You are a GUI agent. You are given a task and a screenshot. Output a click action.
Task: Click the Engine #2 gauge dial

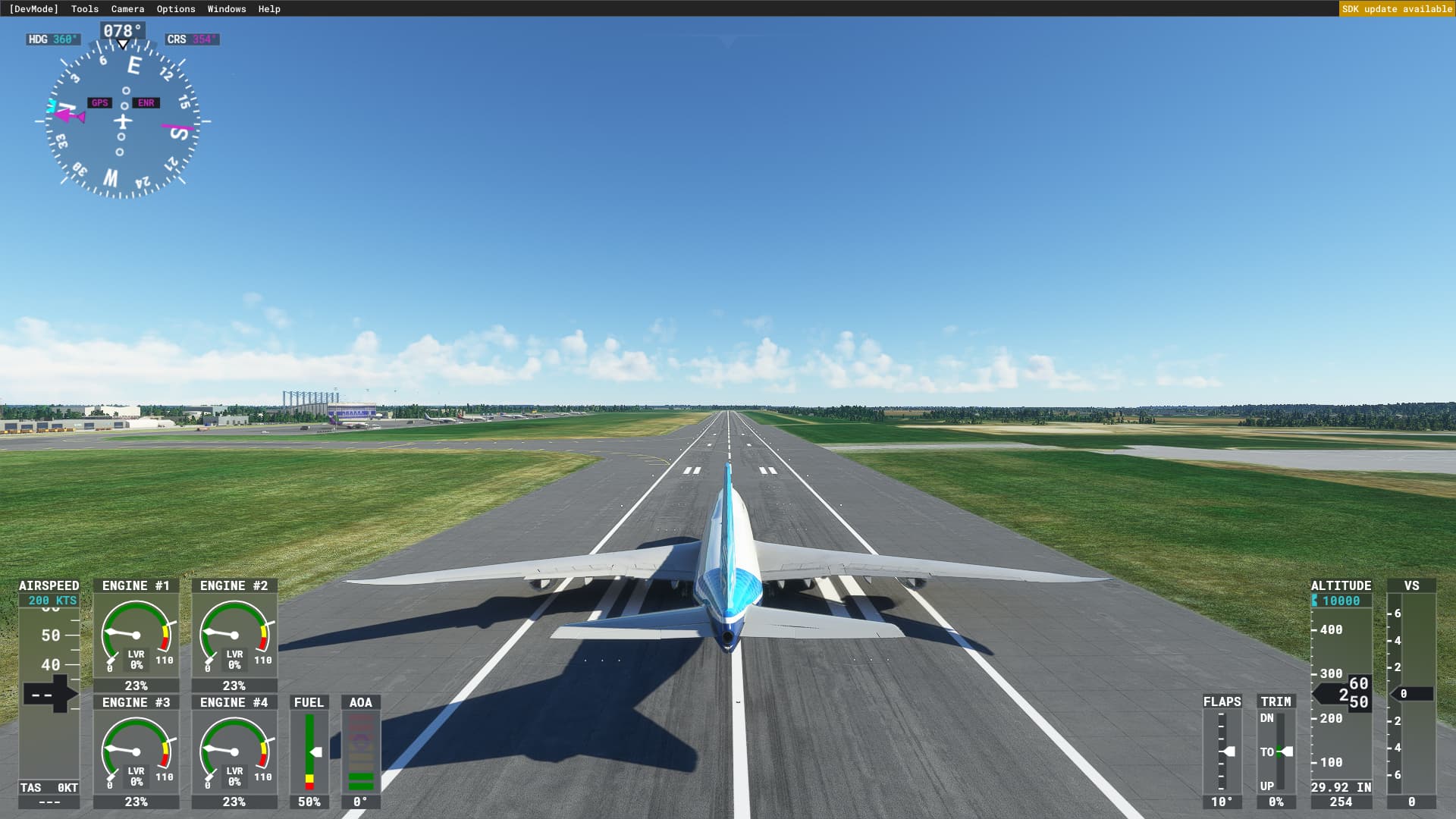[x=234, y=635]
